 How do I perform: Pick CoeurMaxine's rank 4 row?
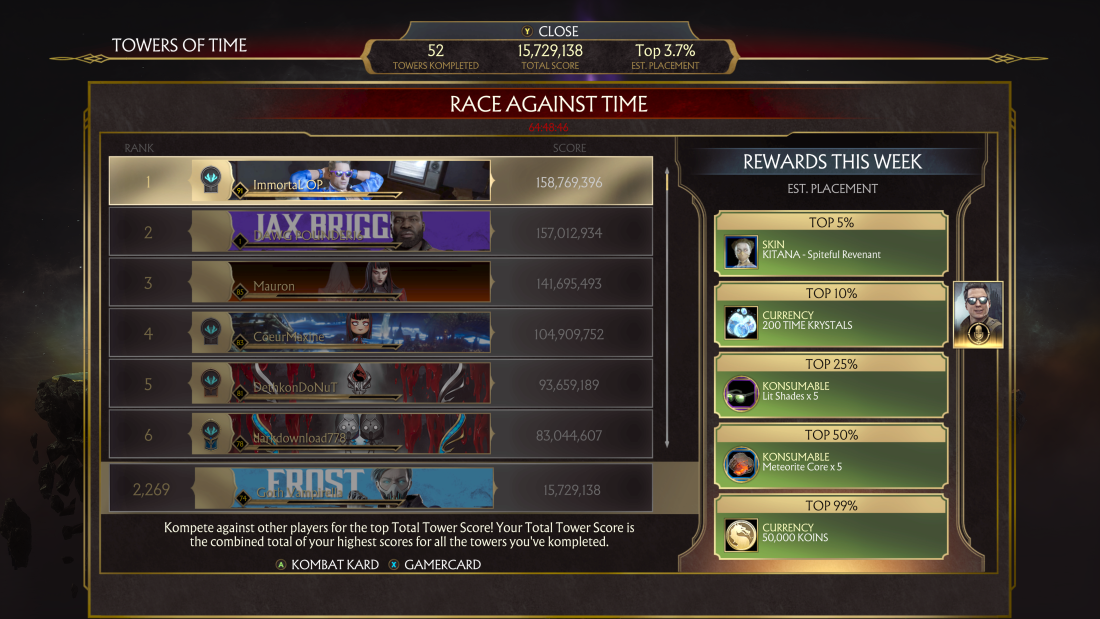coord(380,333)
